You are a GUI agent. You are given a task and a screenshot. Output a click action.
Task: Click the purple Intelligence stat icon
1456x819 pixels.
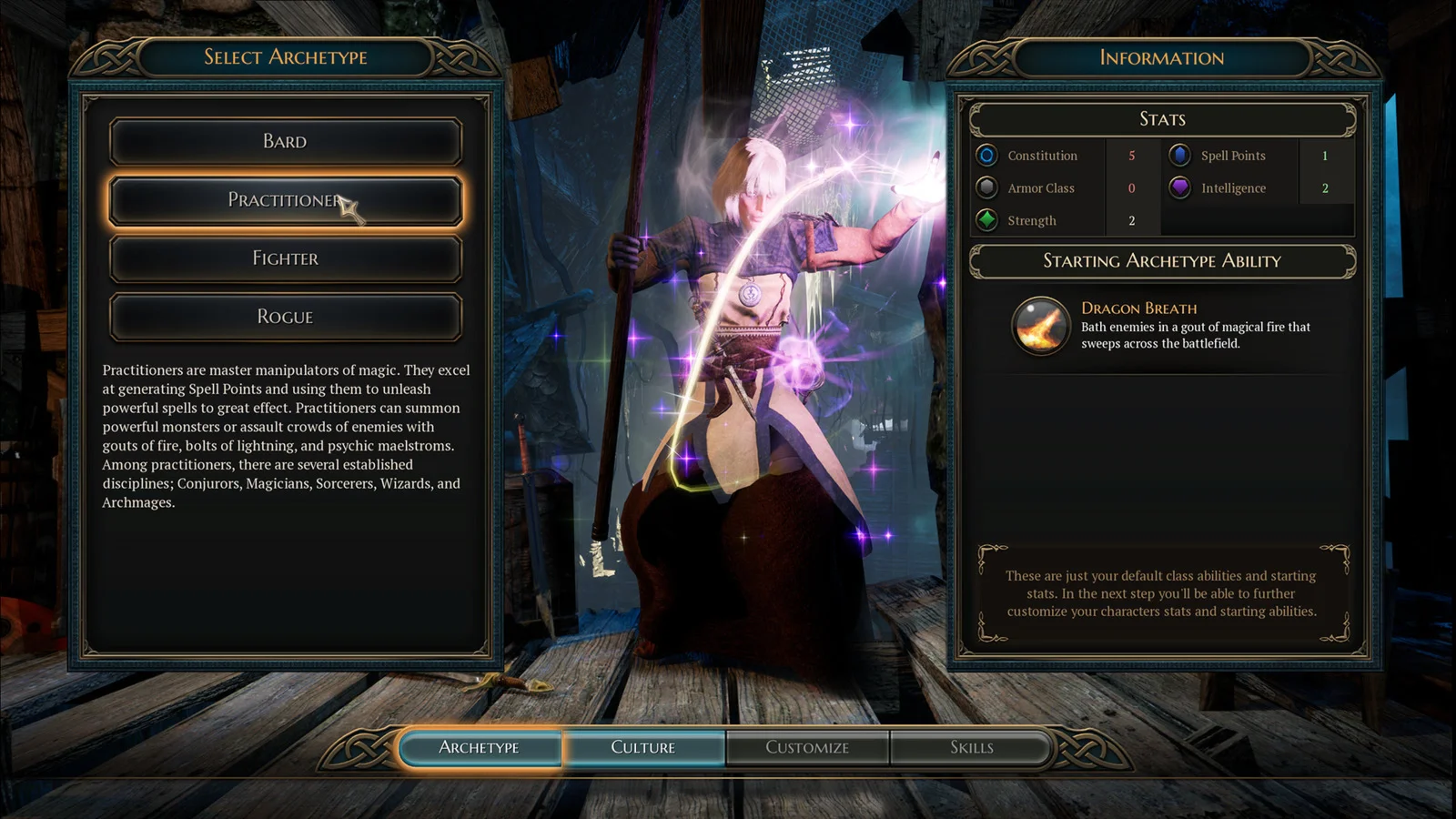pos(1179,188)
